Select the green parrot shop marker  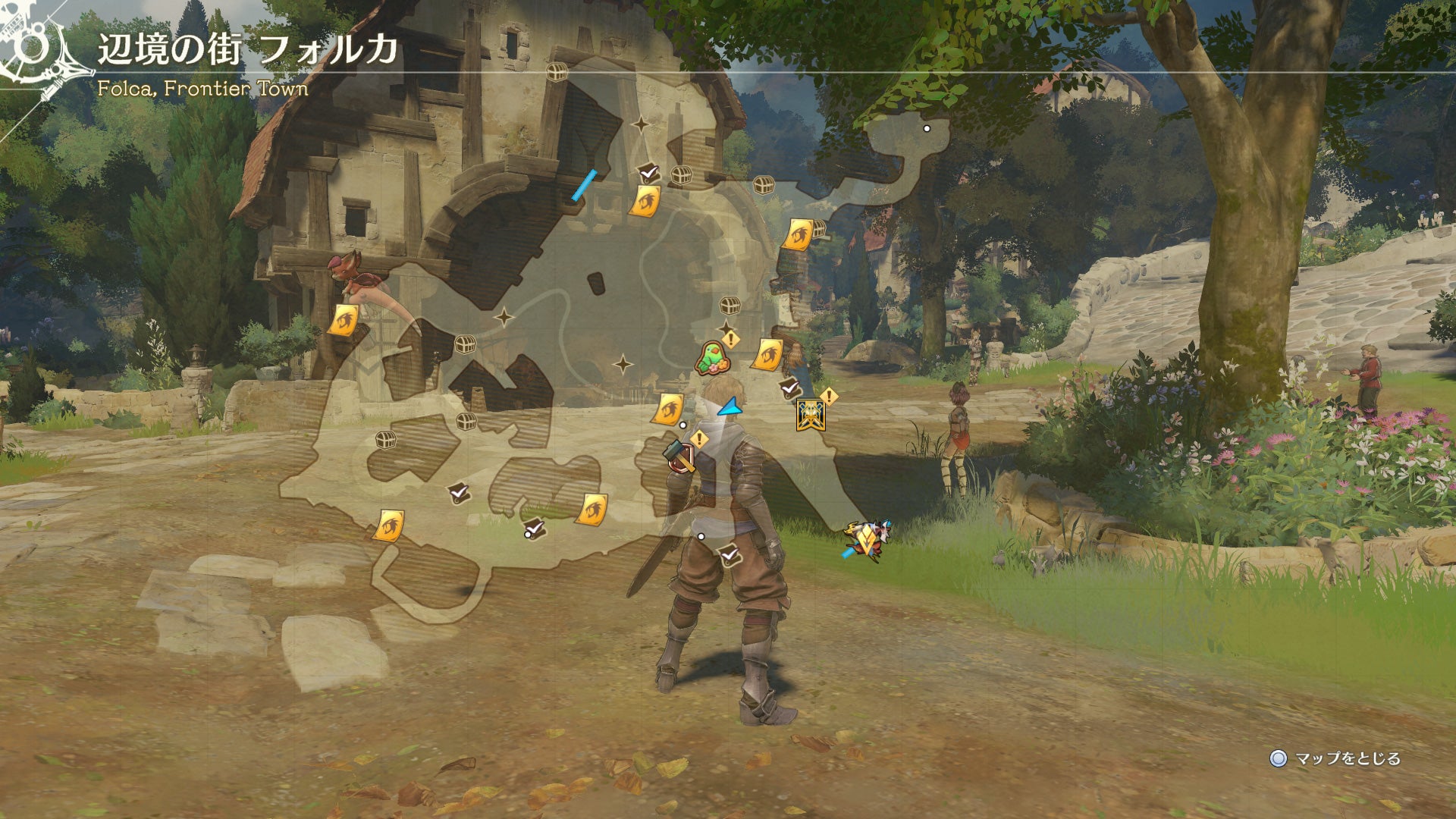711,359
